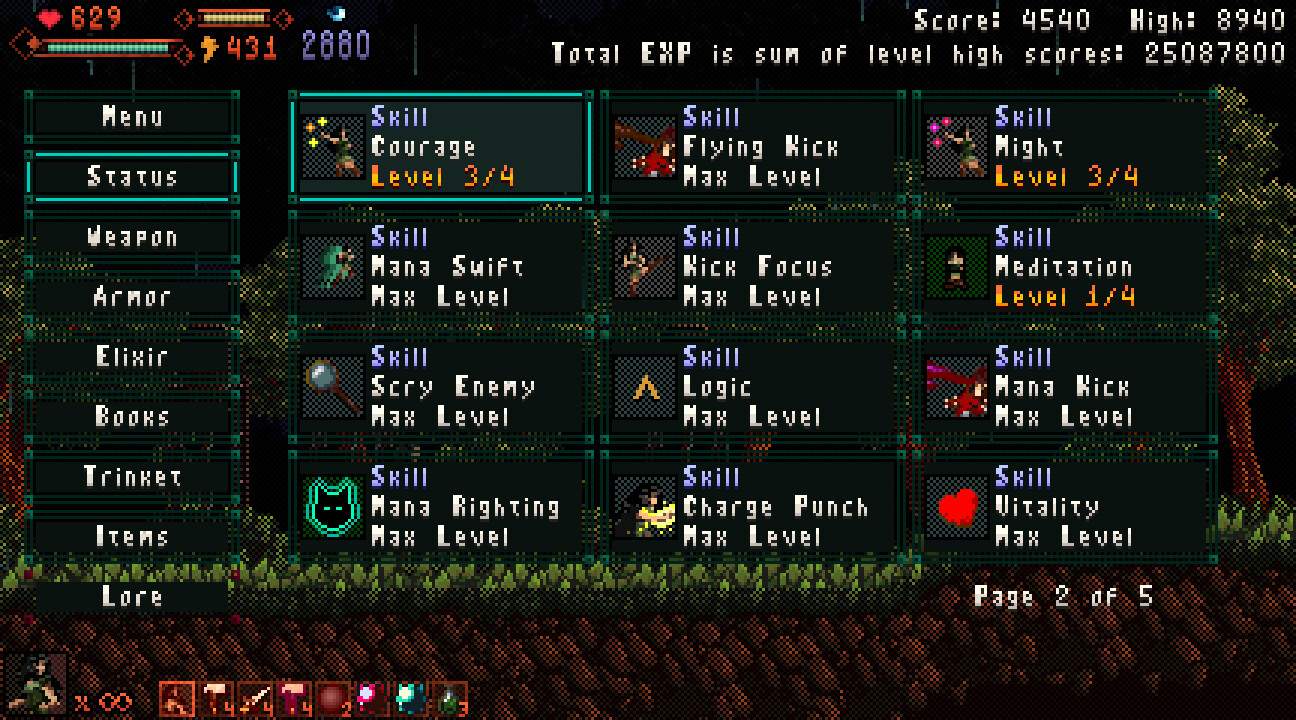1296x720 pixels.
Task: Select the Courage skill tile
Action: [x=441, y=147]
